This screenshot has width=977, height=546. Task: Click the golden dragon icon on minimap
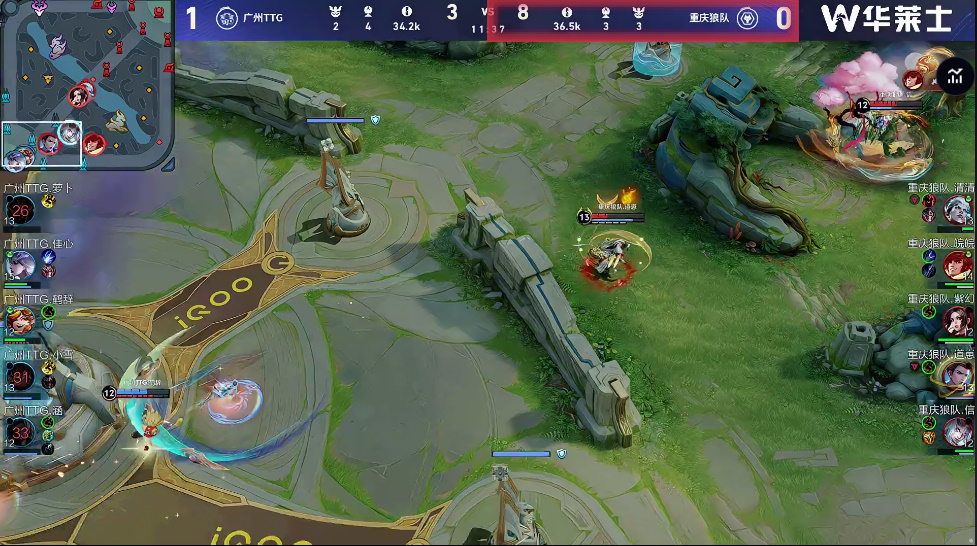(x=118, y=120)
